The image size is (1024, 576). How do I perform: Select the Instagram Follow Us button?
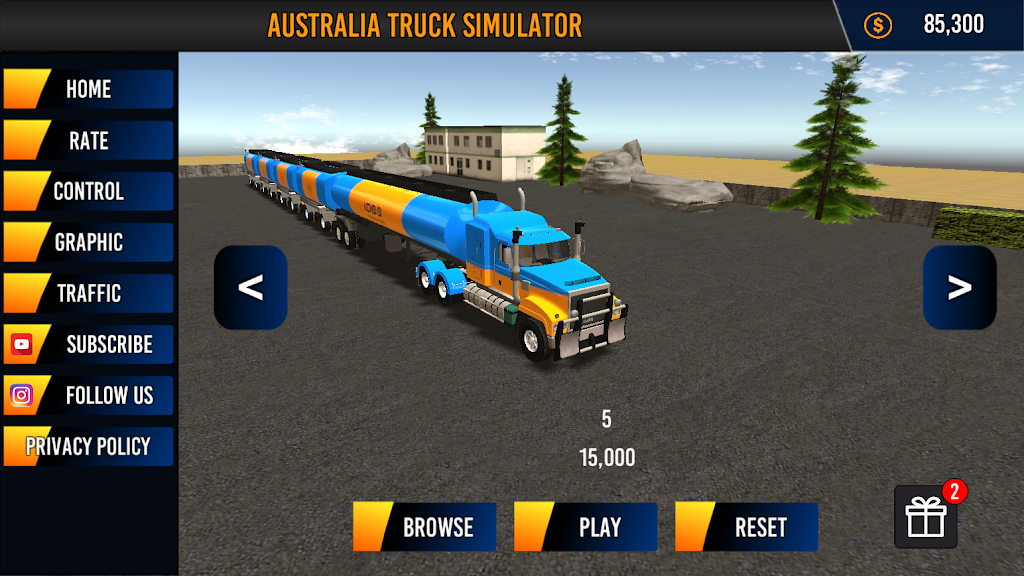click(88, 395)
